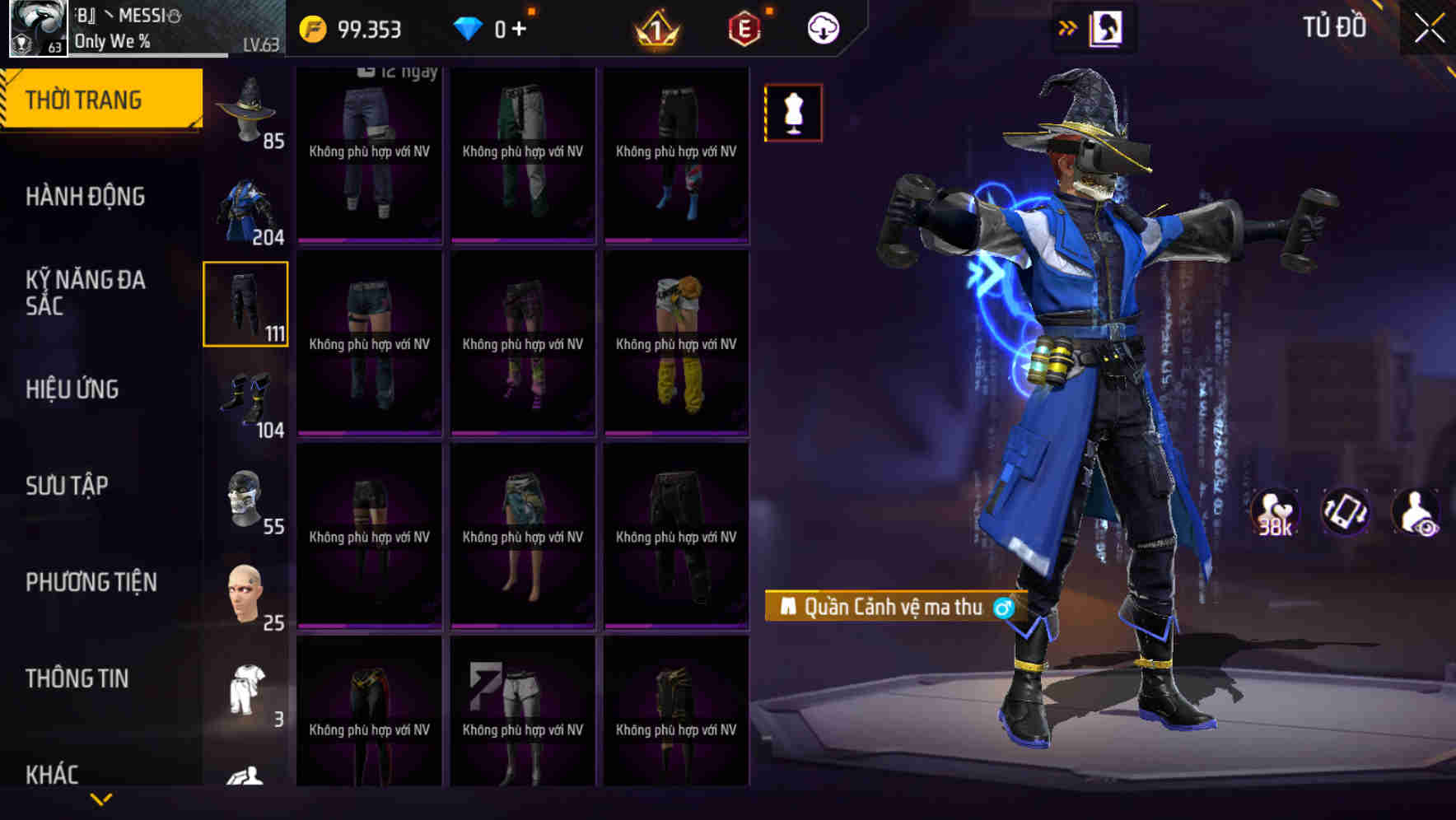Screen dimensions: 1456x820
Task: Click the character portrait icon near the arrows
Action: pyautogui.click(x=1108, y=27)
